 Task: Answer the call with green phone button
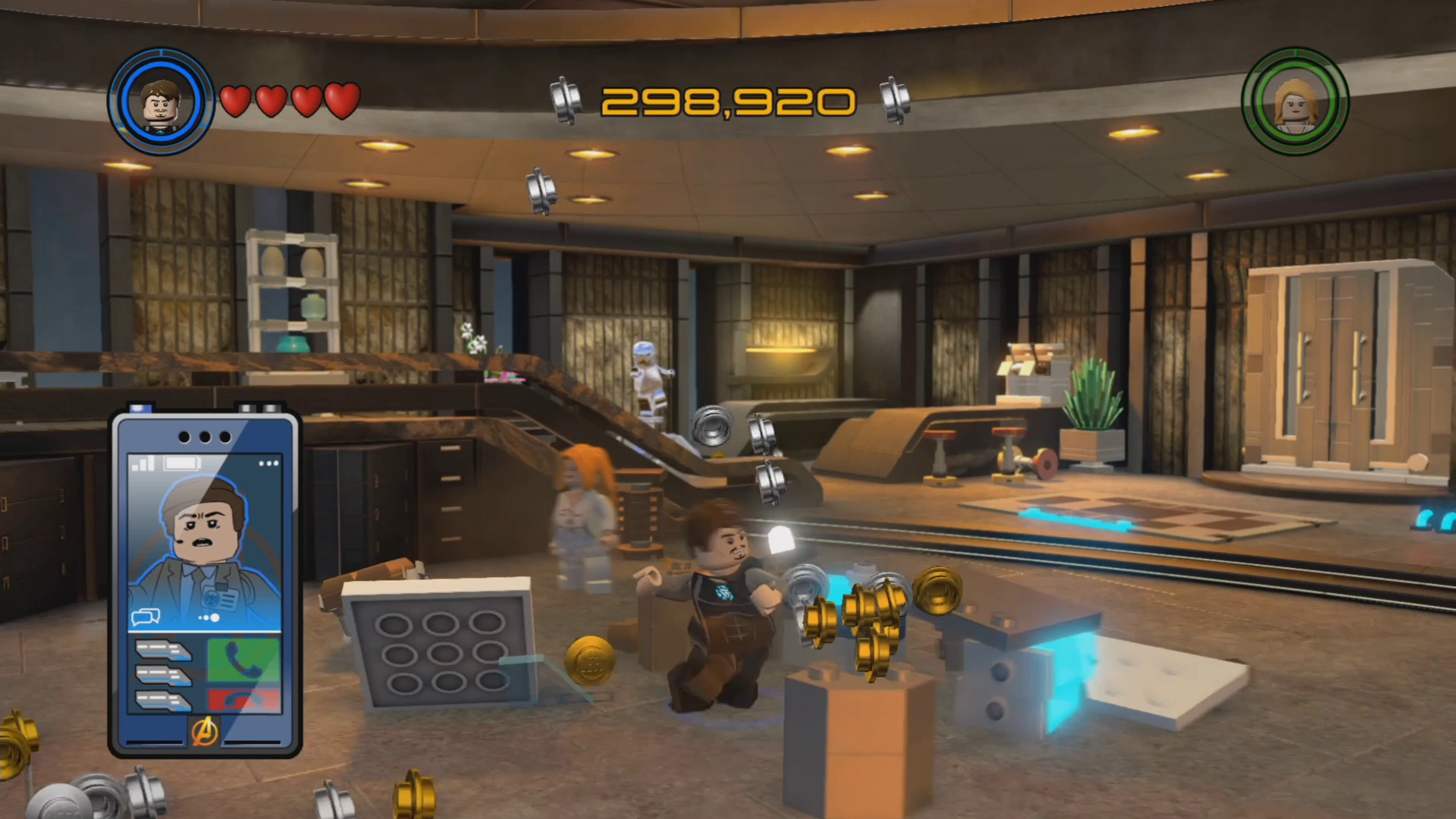[243, 660]
